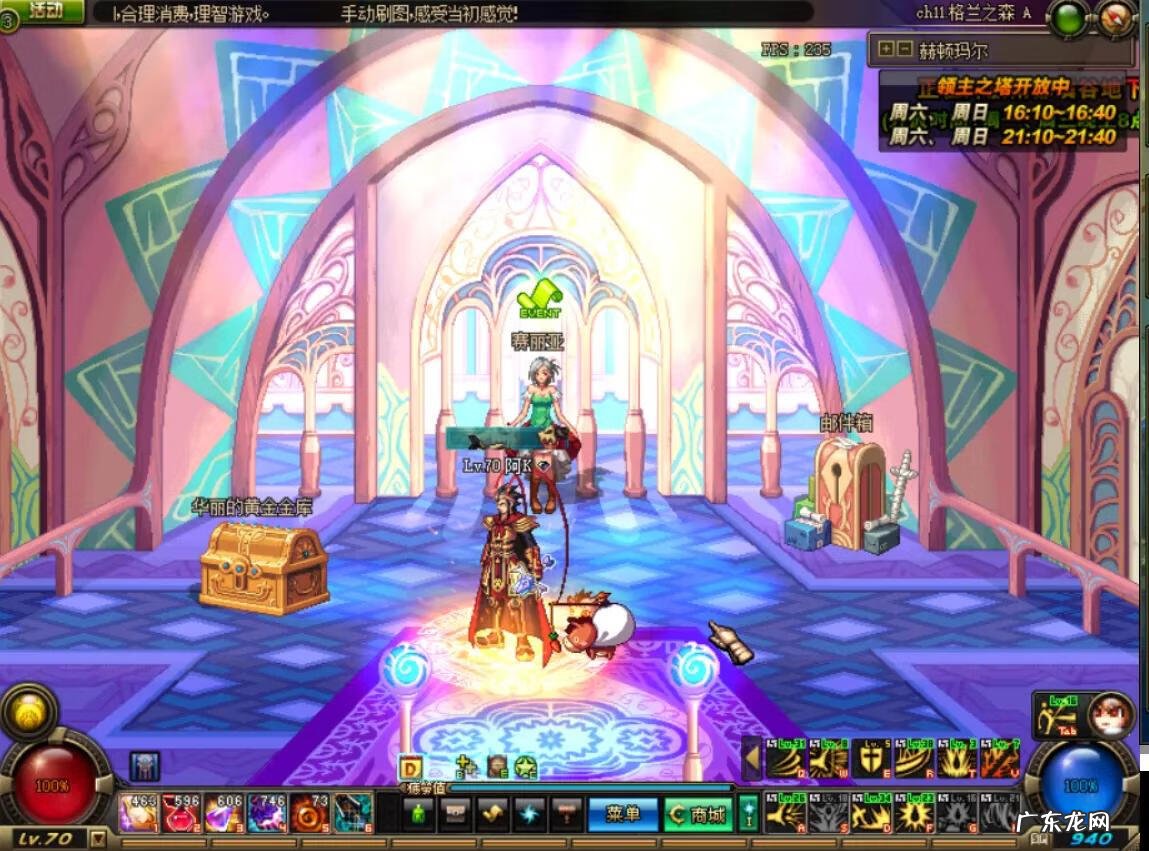Activate the Lv.23 burst skill on F
This screenshot has width=1149, height=851.
click(913, 815)
